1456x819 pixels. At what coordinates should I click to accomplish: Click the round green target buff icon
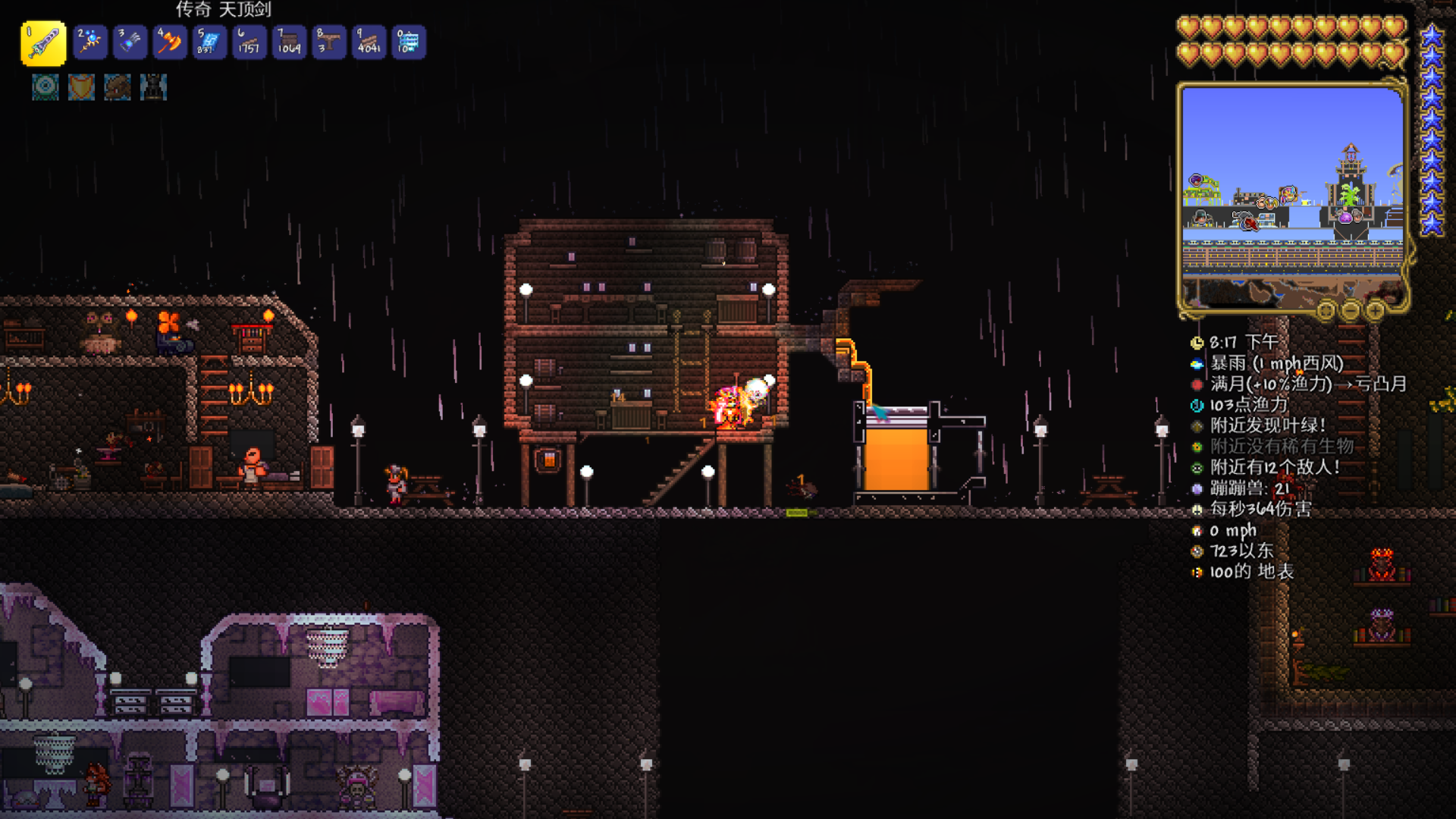coord(45,87)
